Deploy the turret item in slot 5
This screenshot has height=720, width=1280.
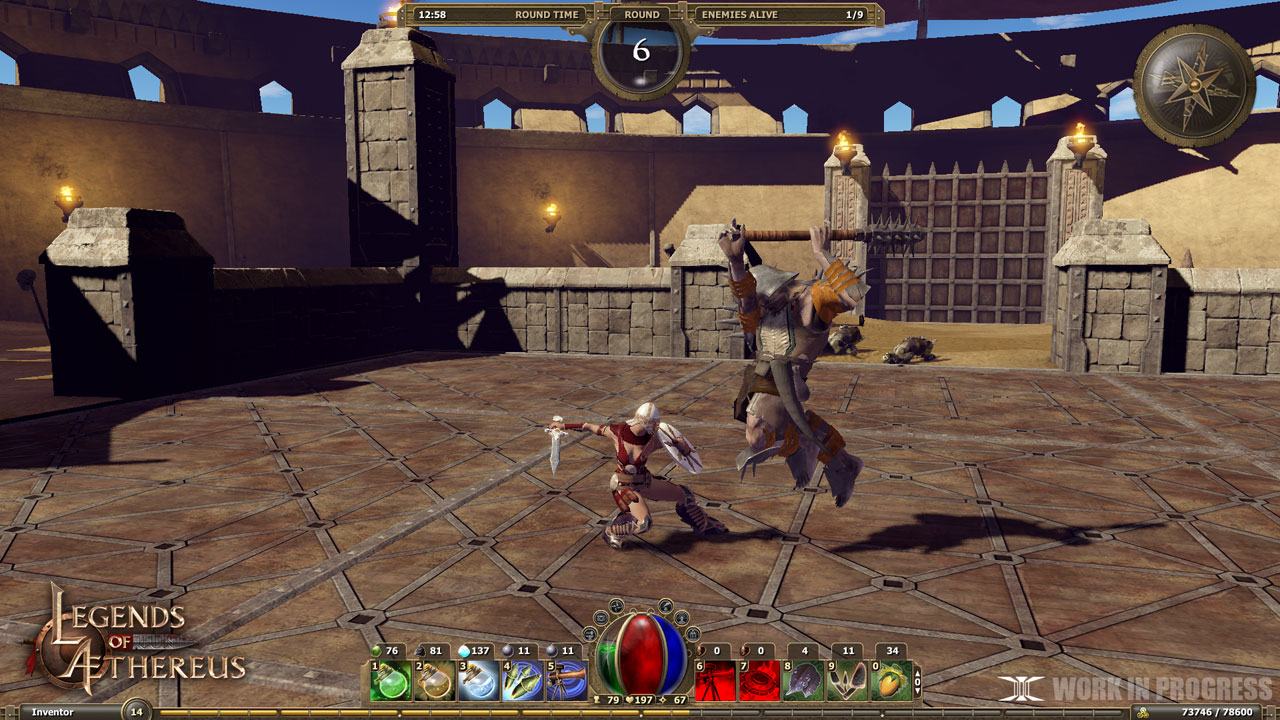564,678
